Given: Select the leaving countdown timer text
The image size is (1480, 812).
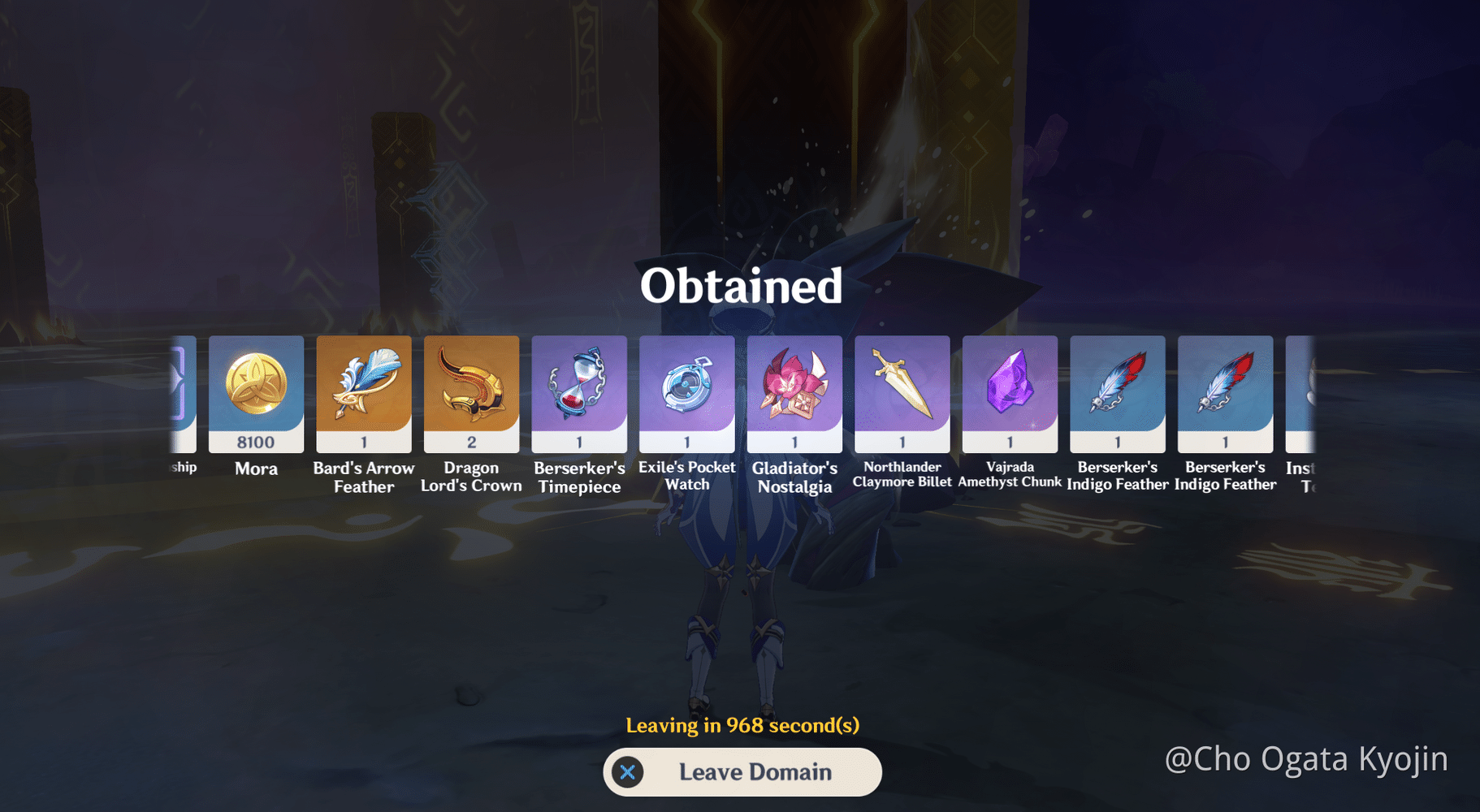Looking at the screenshot, I should [x=742, y=725].
